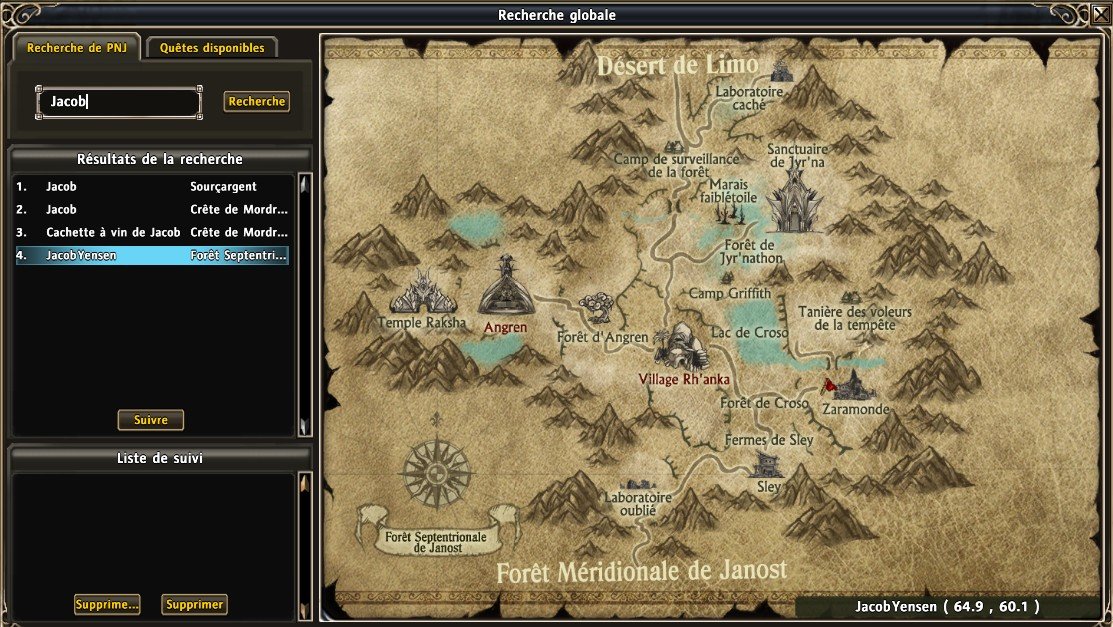This screenshot has width=1113, height=627.
Task: Select the Jacob Sourçargent result row
Action: click(152, 186)
